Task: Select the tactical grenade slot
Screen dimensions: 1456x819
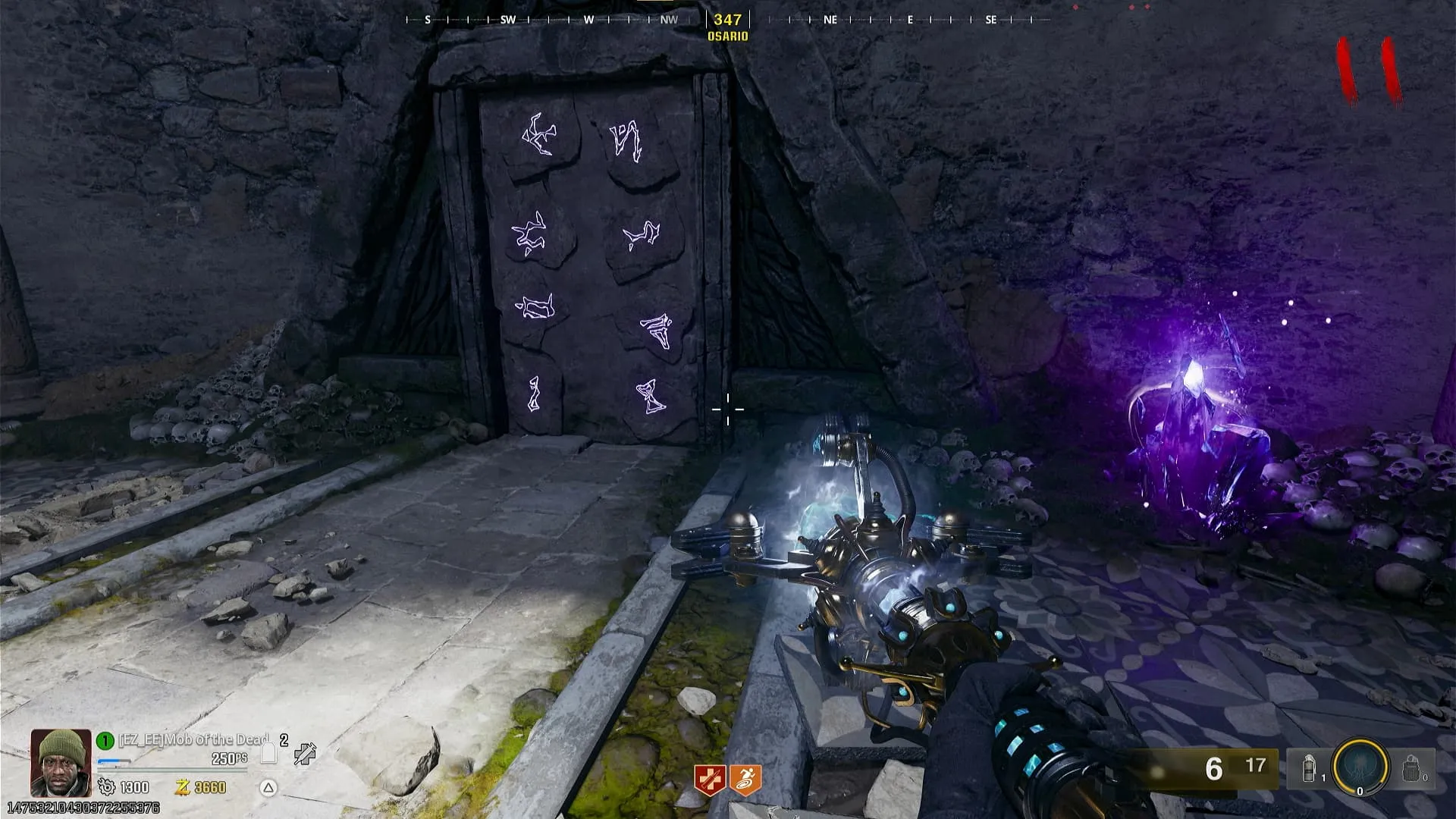Action: [1310, 769]
